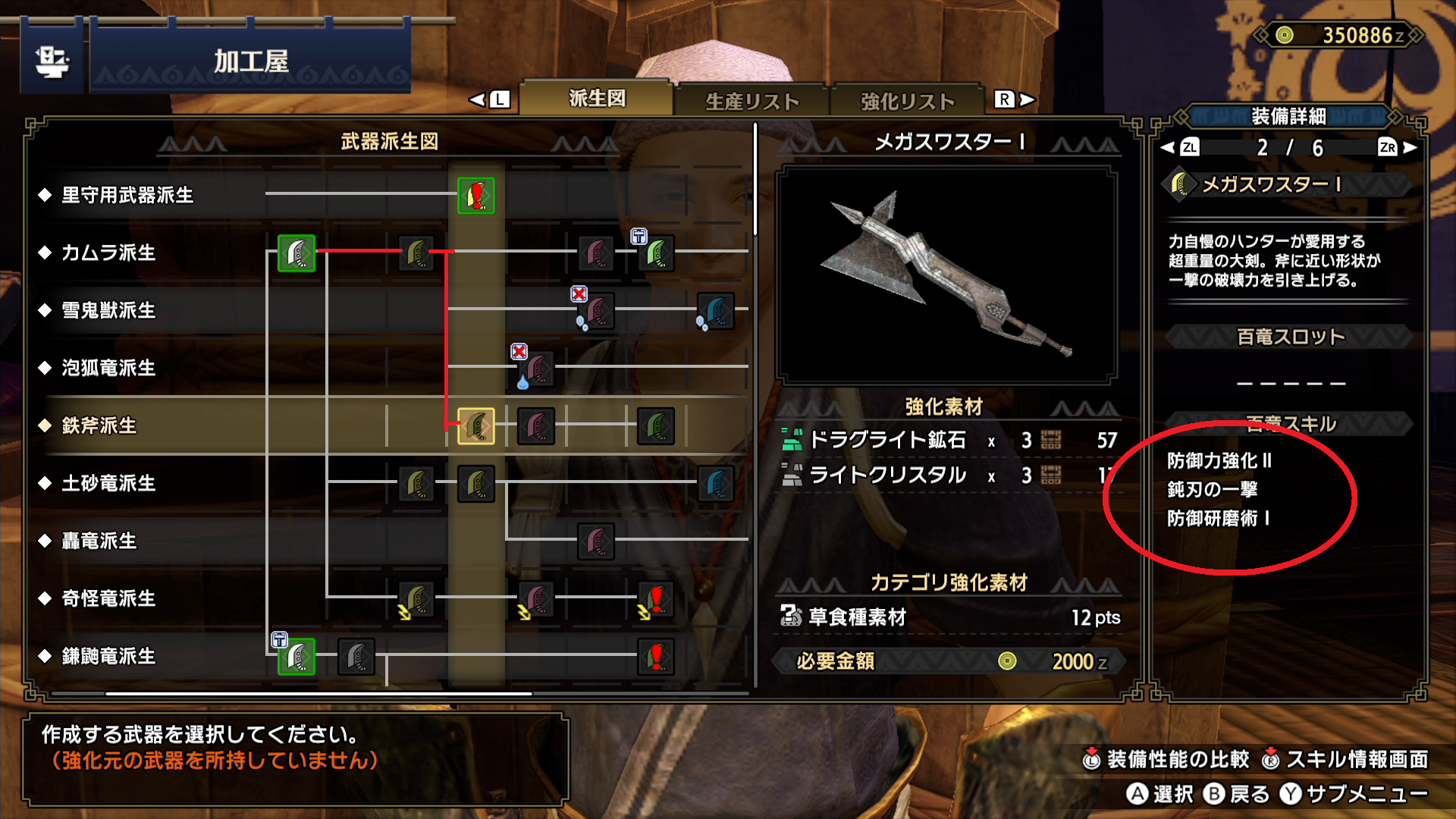Image resolution: width=1456 pixels, height=819 pixels.
Task: Switch to the 派生図 tab
Action: (x=597, y=99)
